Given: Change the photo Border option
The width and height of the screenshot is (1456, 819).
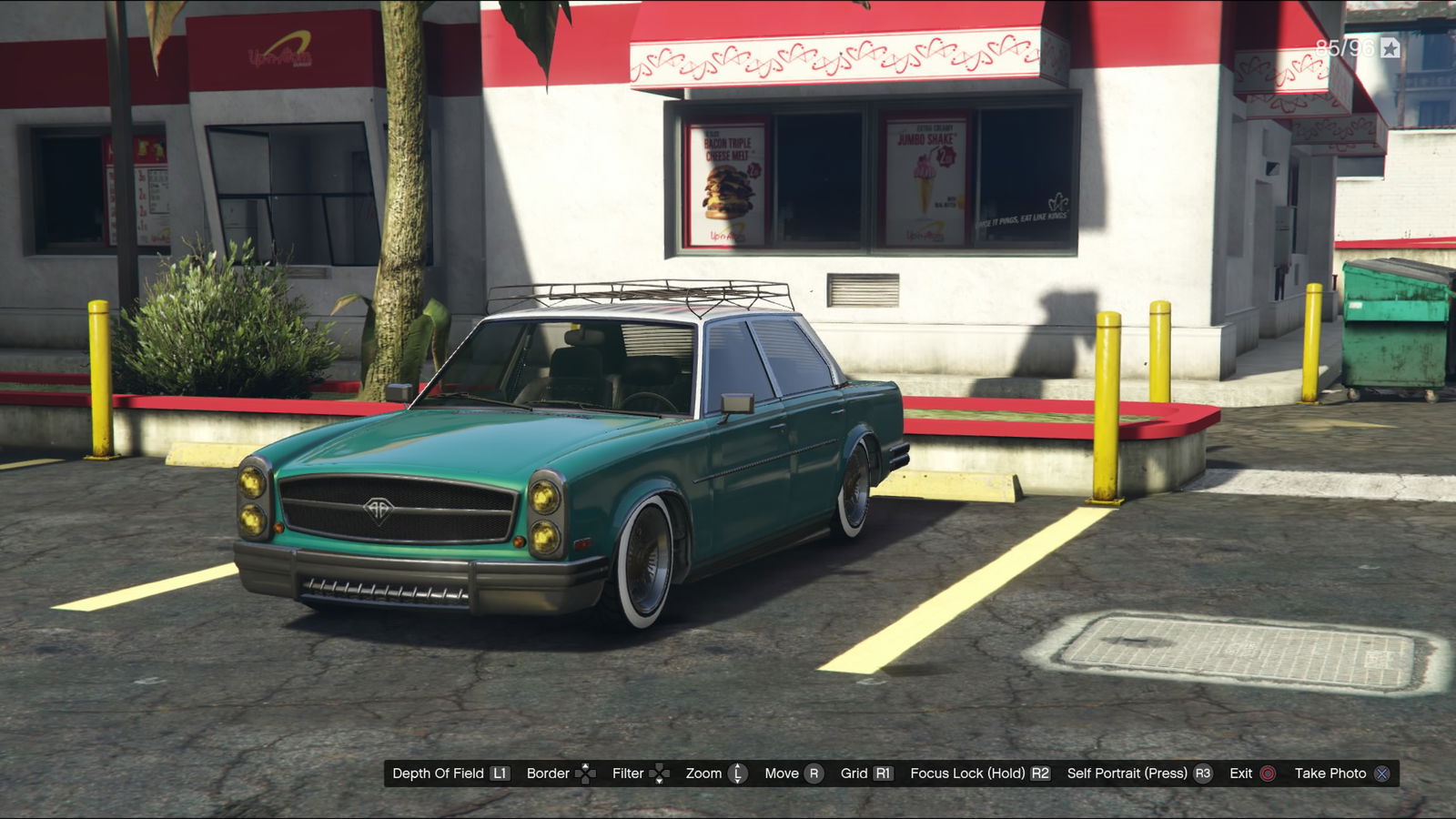Looking at the screenshot, I should 560,773.
